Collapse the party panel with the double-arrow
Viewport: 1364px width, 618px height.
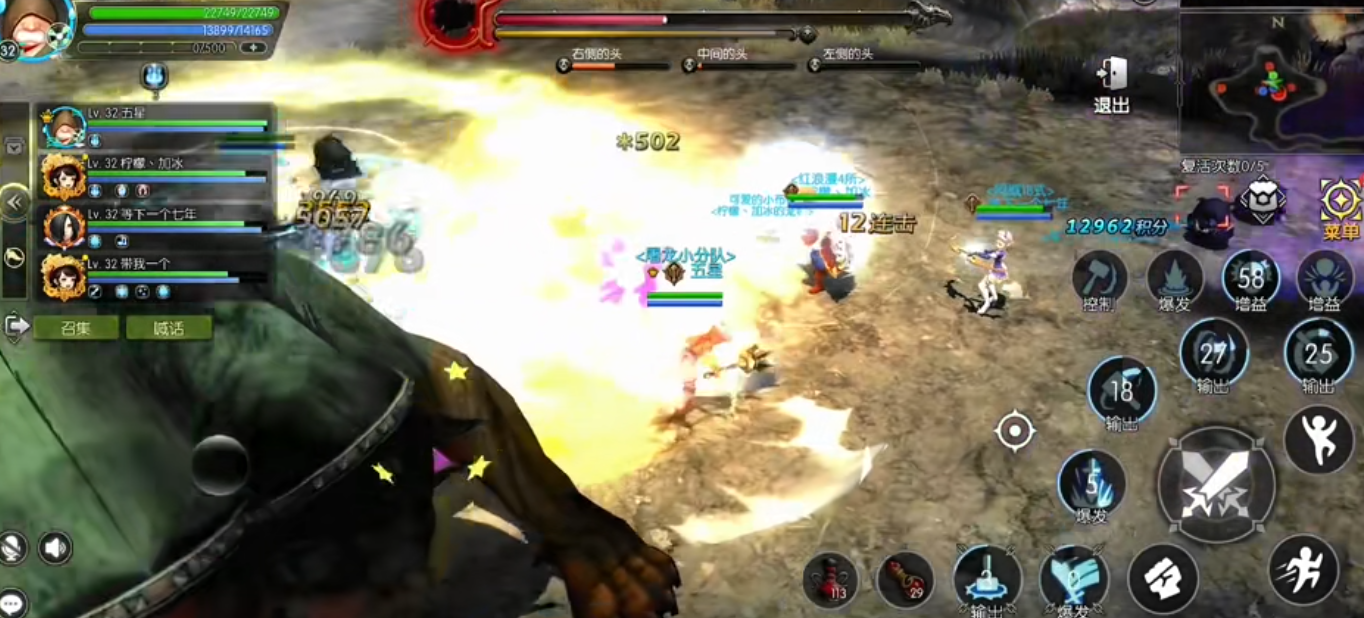point(14,203)
